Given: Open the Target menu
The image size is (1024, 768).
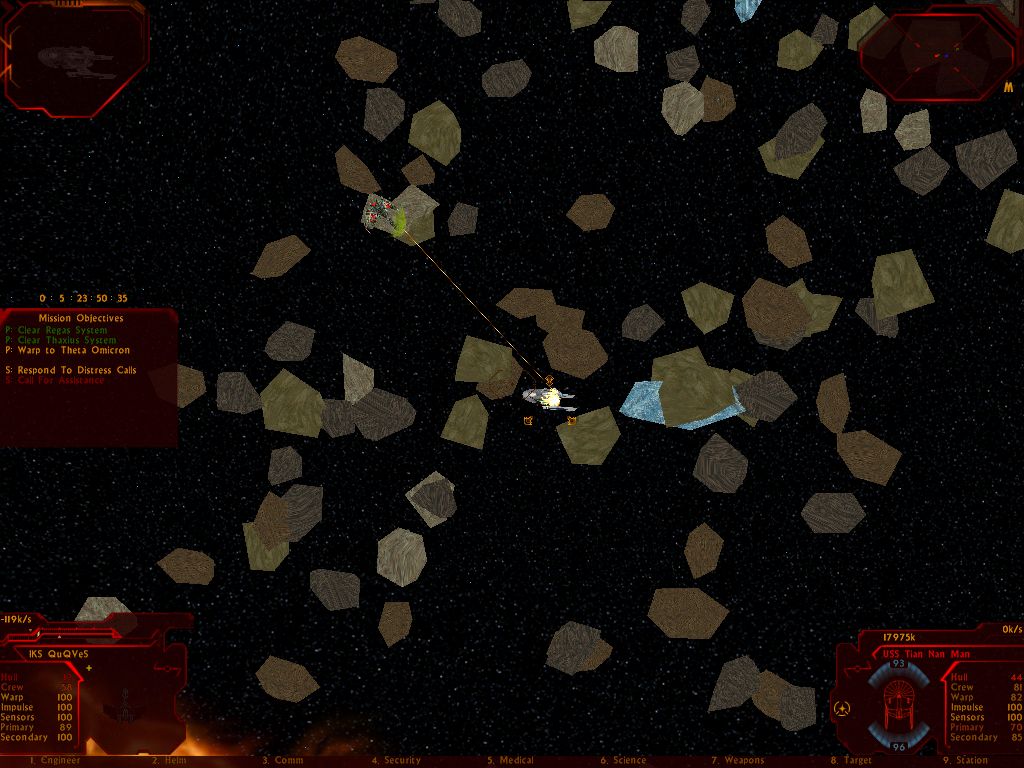Looking at the screenshot, I should [851, 761].
